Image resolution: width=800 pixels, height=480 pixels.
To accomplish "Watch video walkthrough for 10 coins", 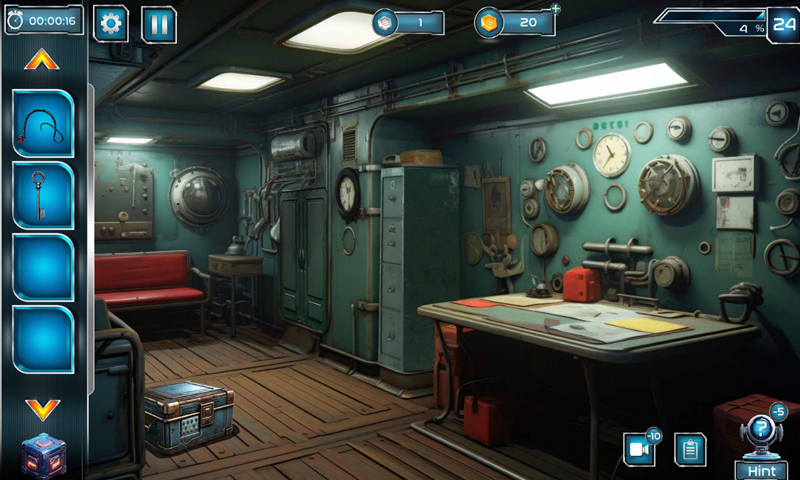I will [x=639, y=449].
